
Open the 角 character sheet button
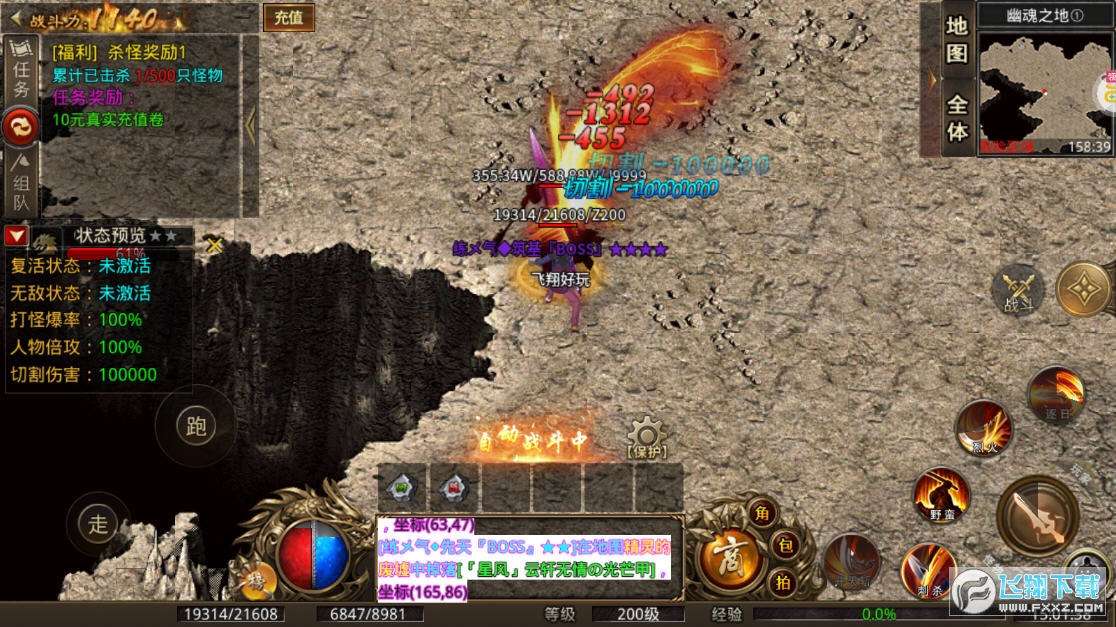764,514
